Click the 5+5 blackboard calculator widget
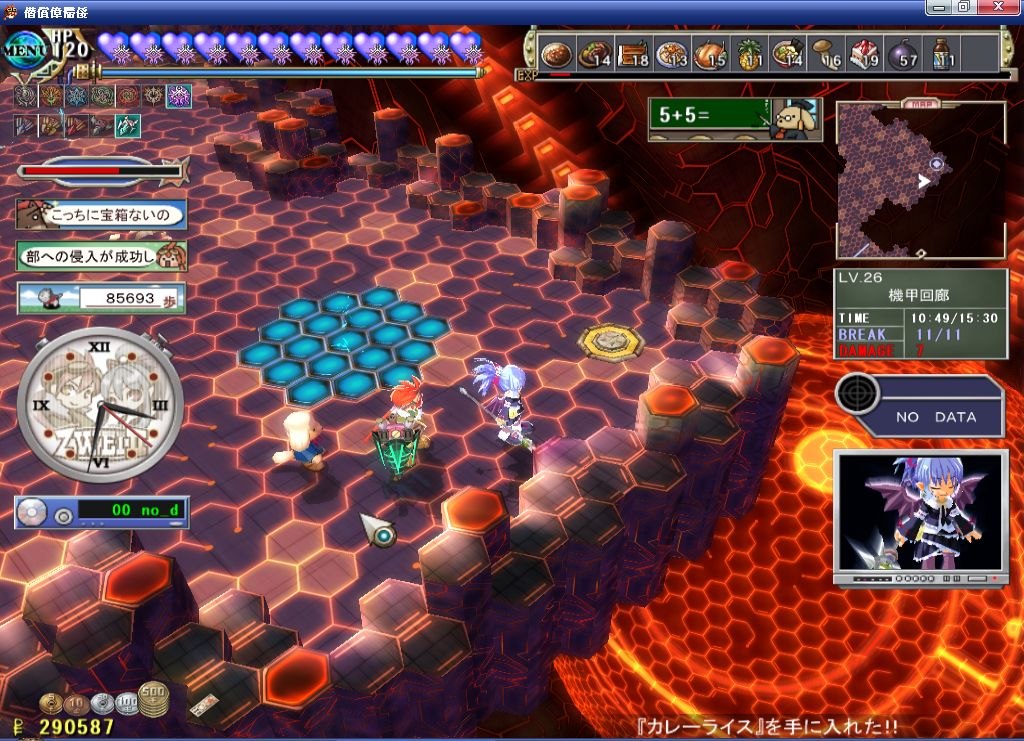Image resolution: width=1024 pixels, height=741 pixels. 734,119
